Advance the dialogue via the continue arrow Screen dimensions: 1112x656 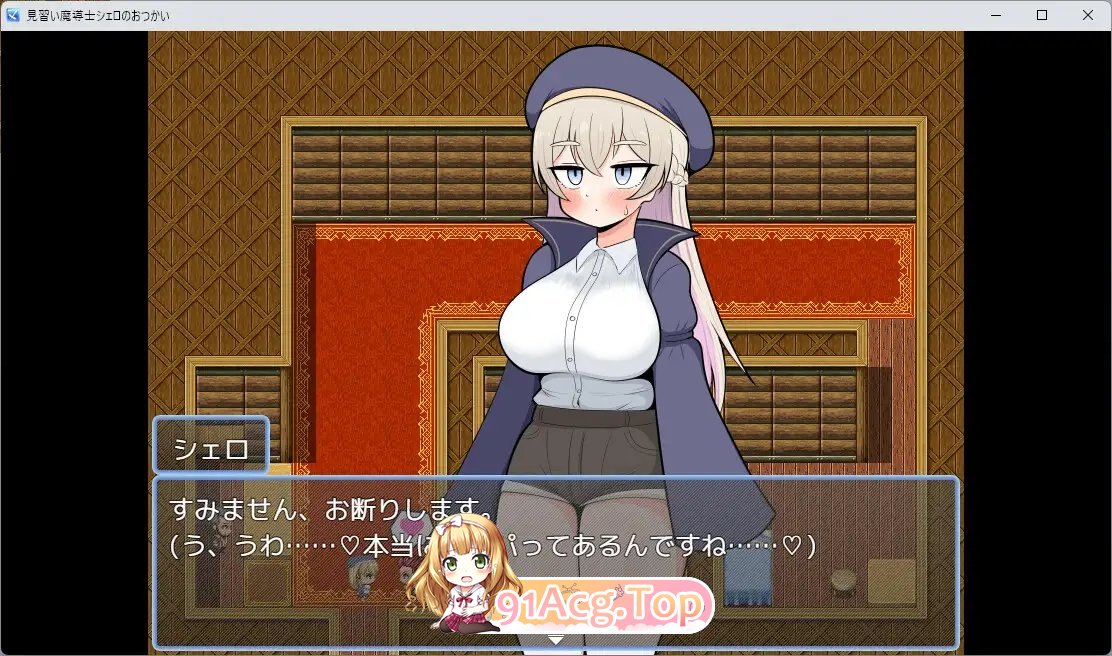pos(556,638)
